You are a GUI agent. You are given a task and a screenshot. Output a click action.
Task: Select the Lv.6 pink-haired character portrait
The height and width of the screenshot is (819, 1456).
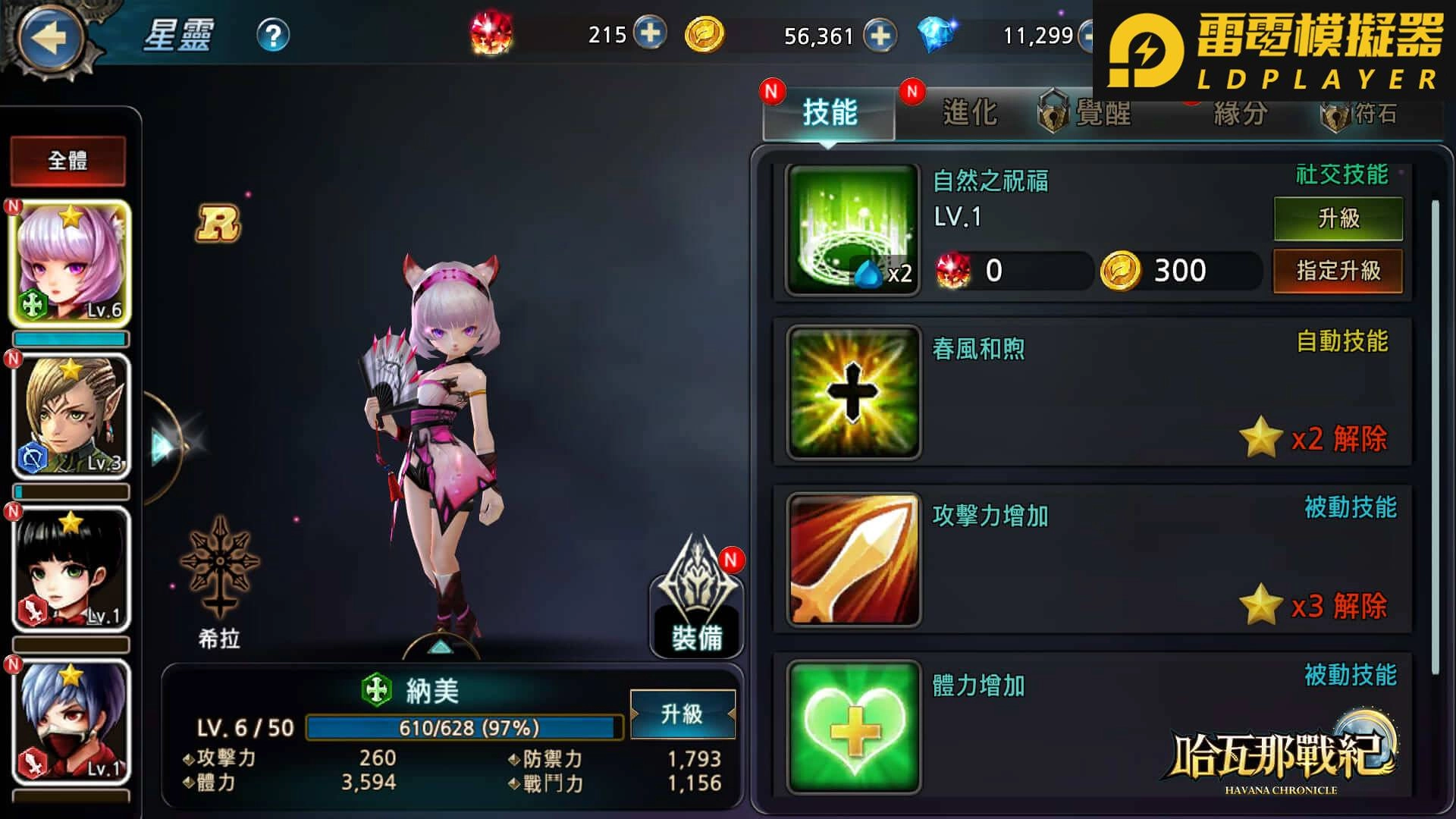(70, 262)
